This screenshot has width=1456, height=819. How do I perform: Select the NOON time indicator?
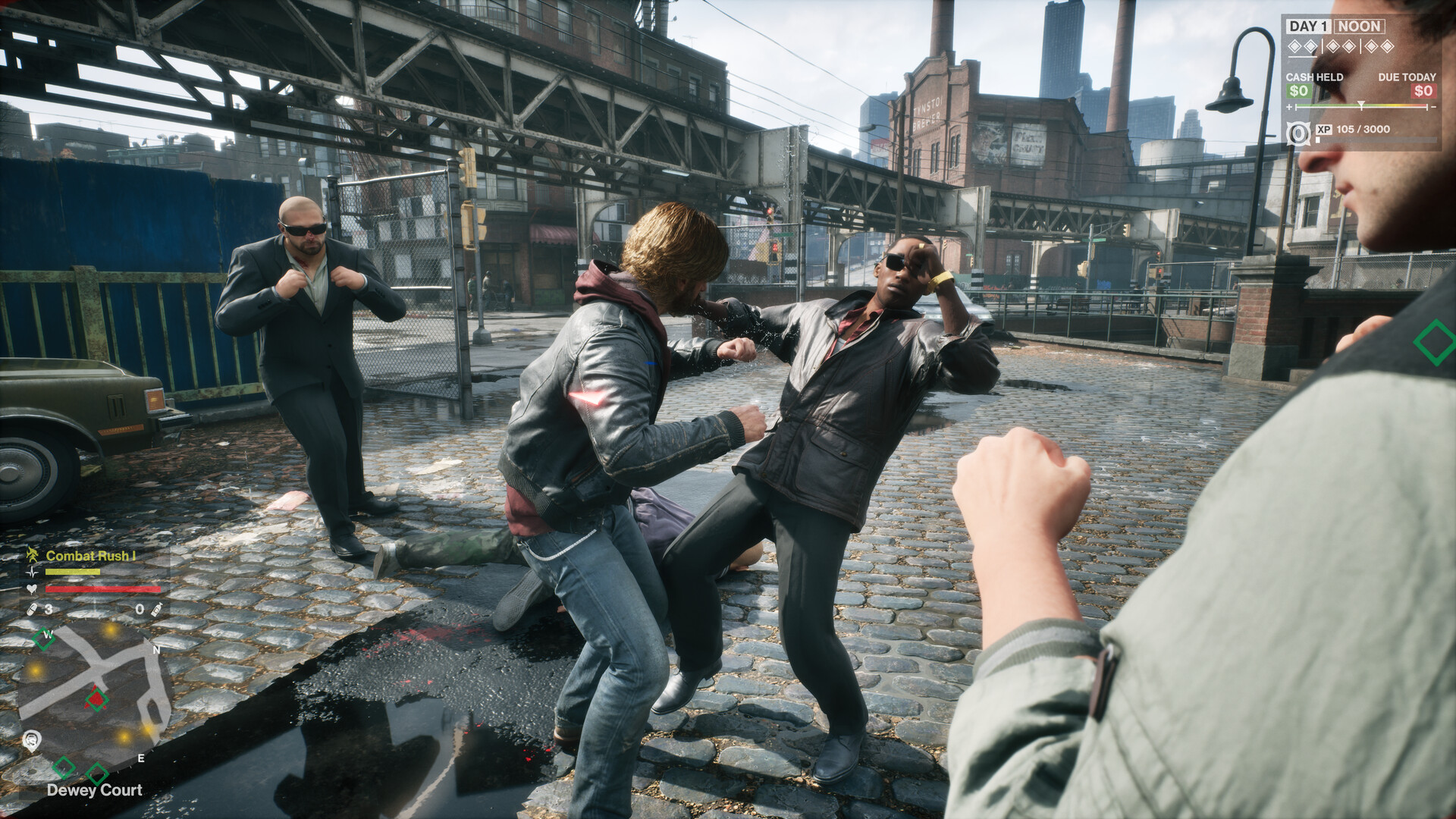[x=1358, y=26]
